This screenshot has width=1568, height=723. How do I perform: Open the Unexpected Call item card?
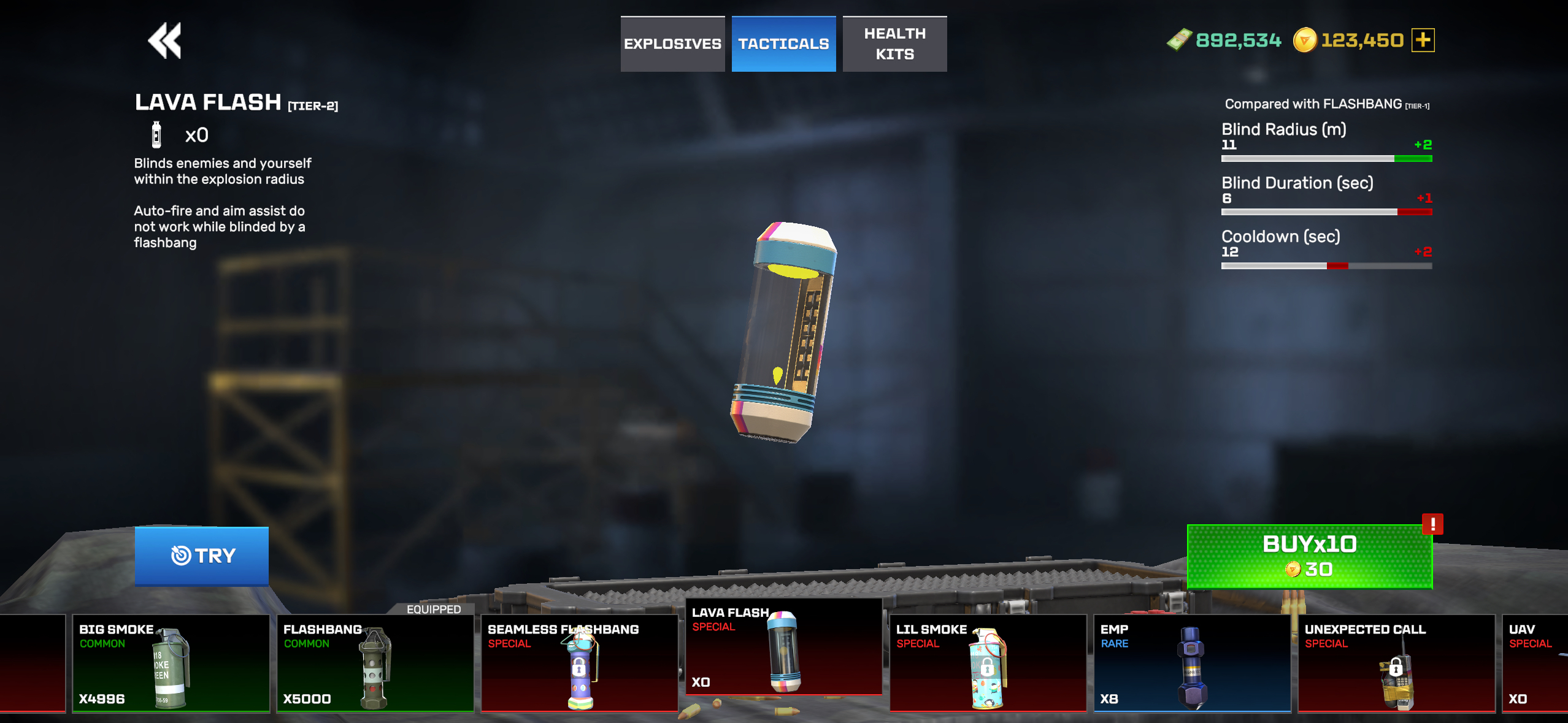point(1396,664)
